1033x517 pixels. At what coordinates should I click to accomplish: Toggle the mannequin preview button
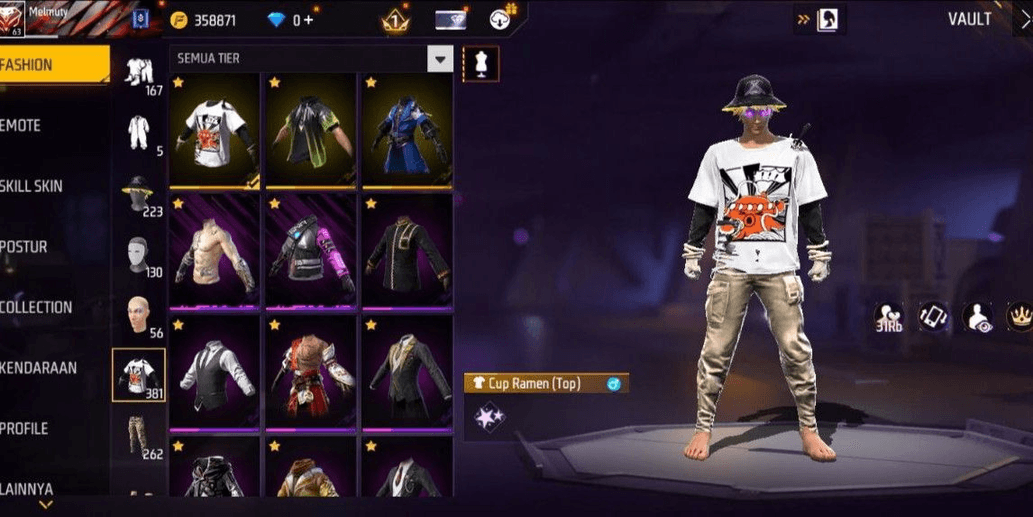pos(480,64)
